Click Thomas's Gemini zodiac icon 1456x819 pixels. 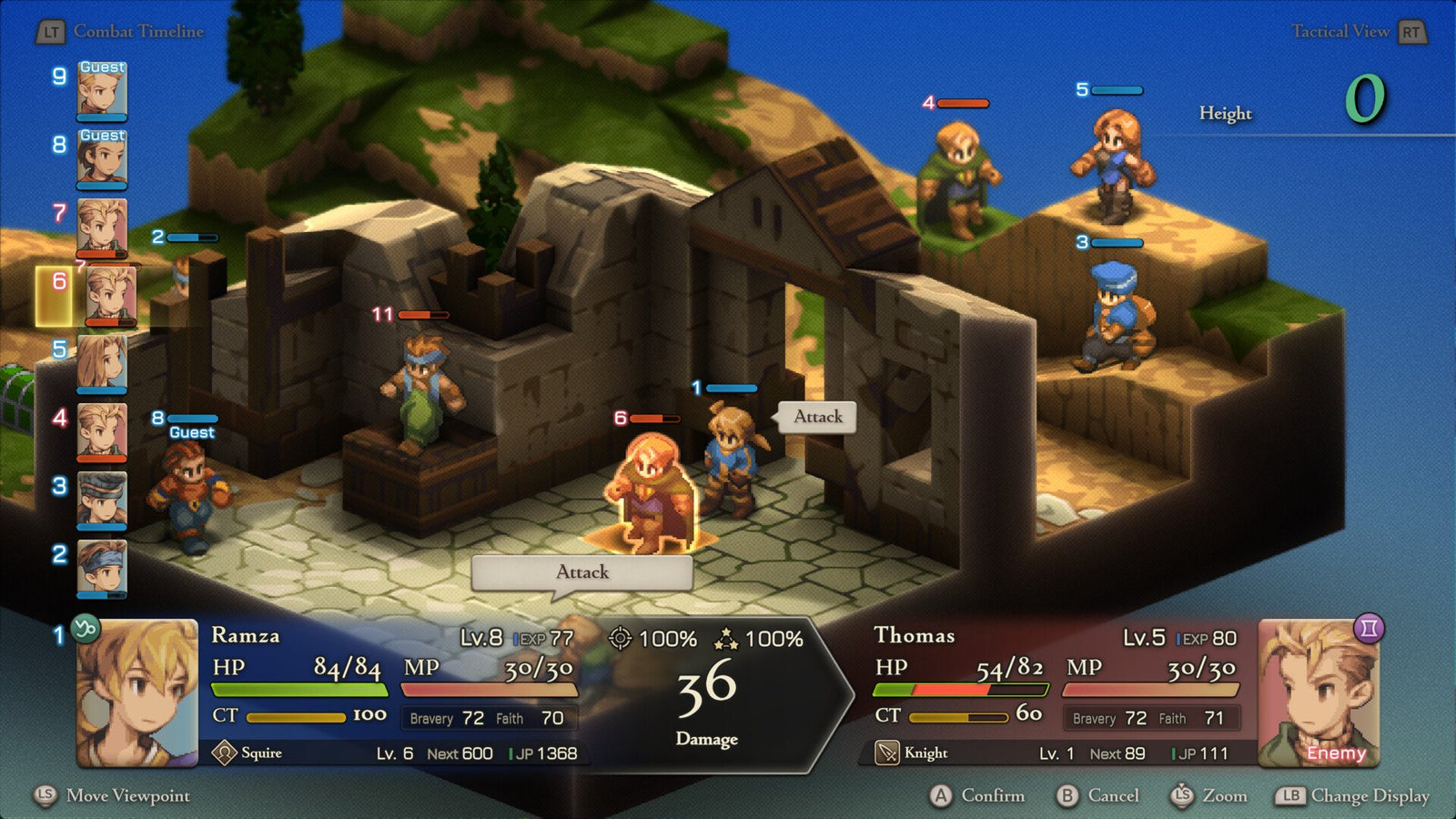click(1370, 627)
